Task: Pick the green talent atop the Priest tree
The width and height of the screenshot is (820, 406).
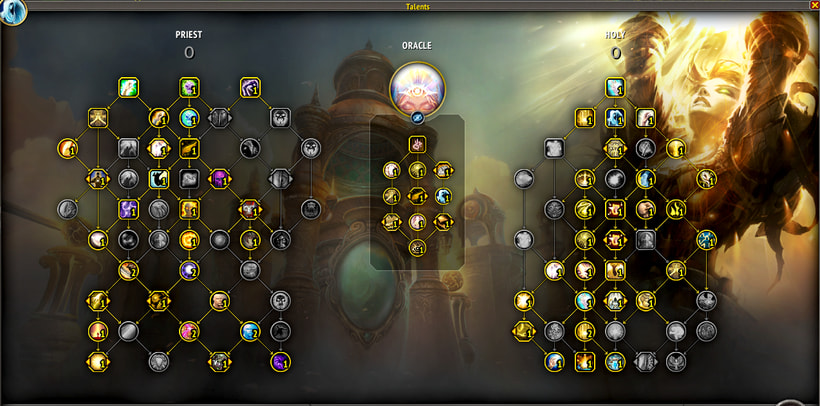Action: click(128, 88)
